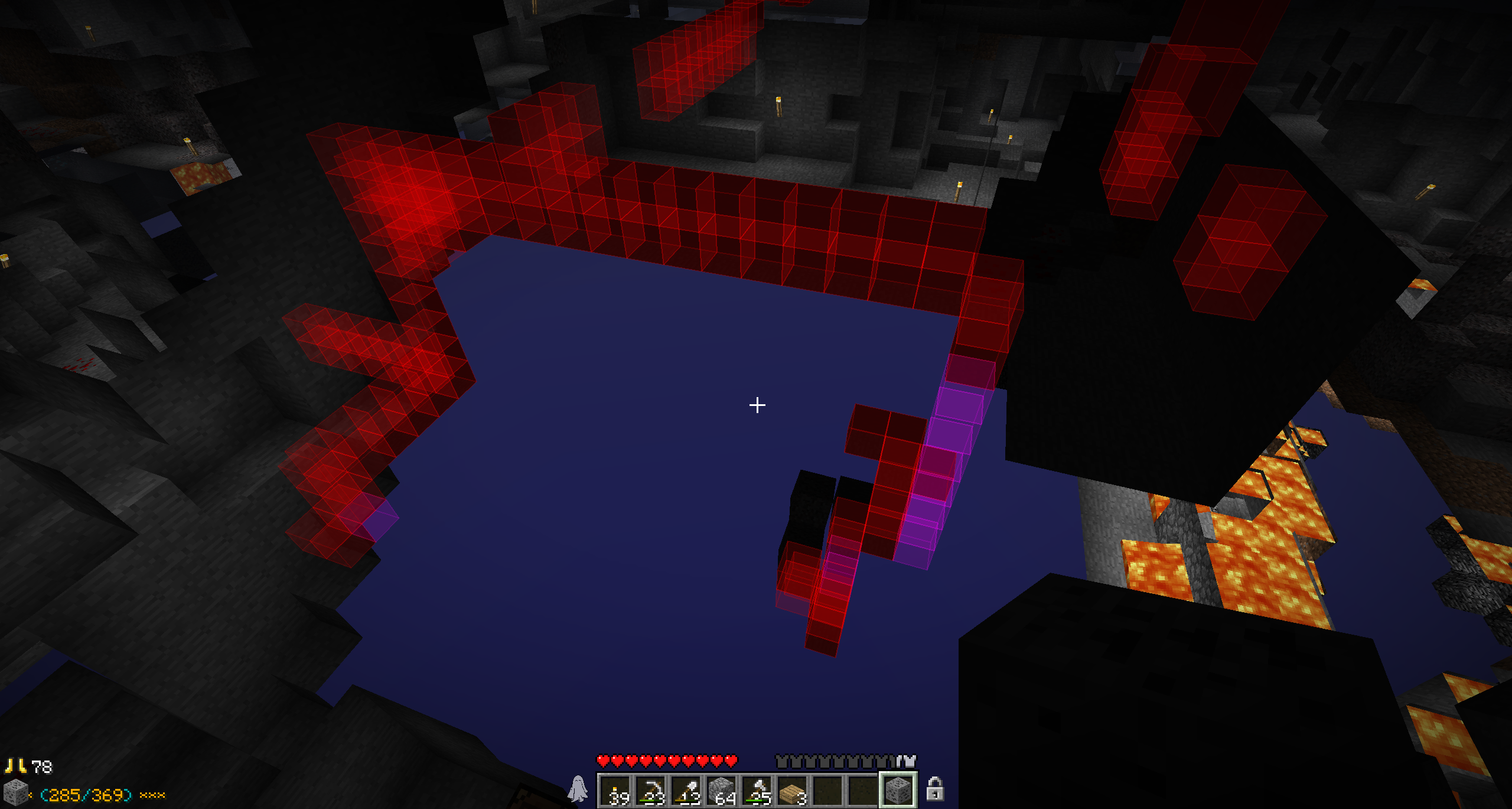1512x809 pixels.
Task: Select the axe hotbar slot
Action: pos(757,790)
